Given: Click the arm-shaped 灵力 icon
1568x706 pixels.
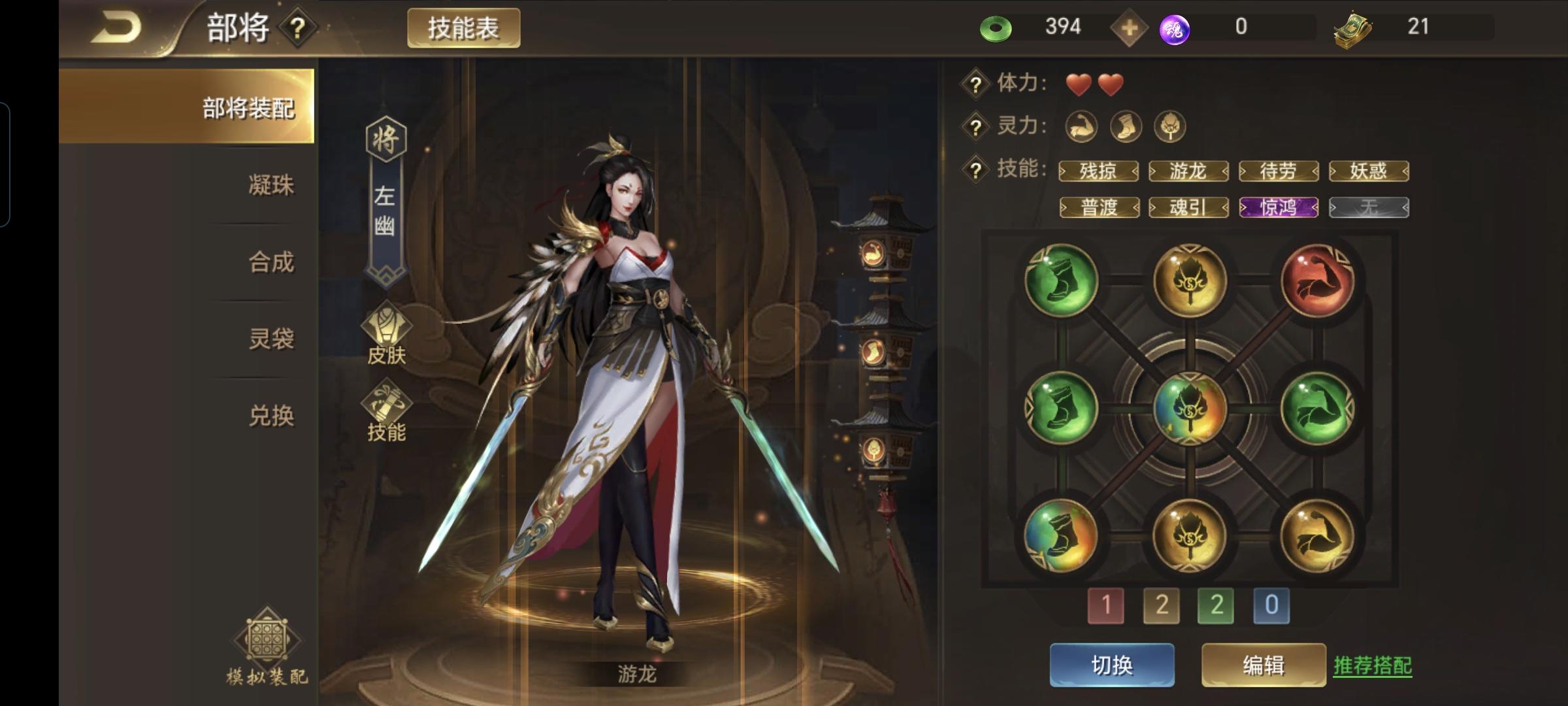Looking at the screenshot, I should coord(1082,127).
